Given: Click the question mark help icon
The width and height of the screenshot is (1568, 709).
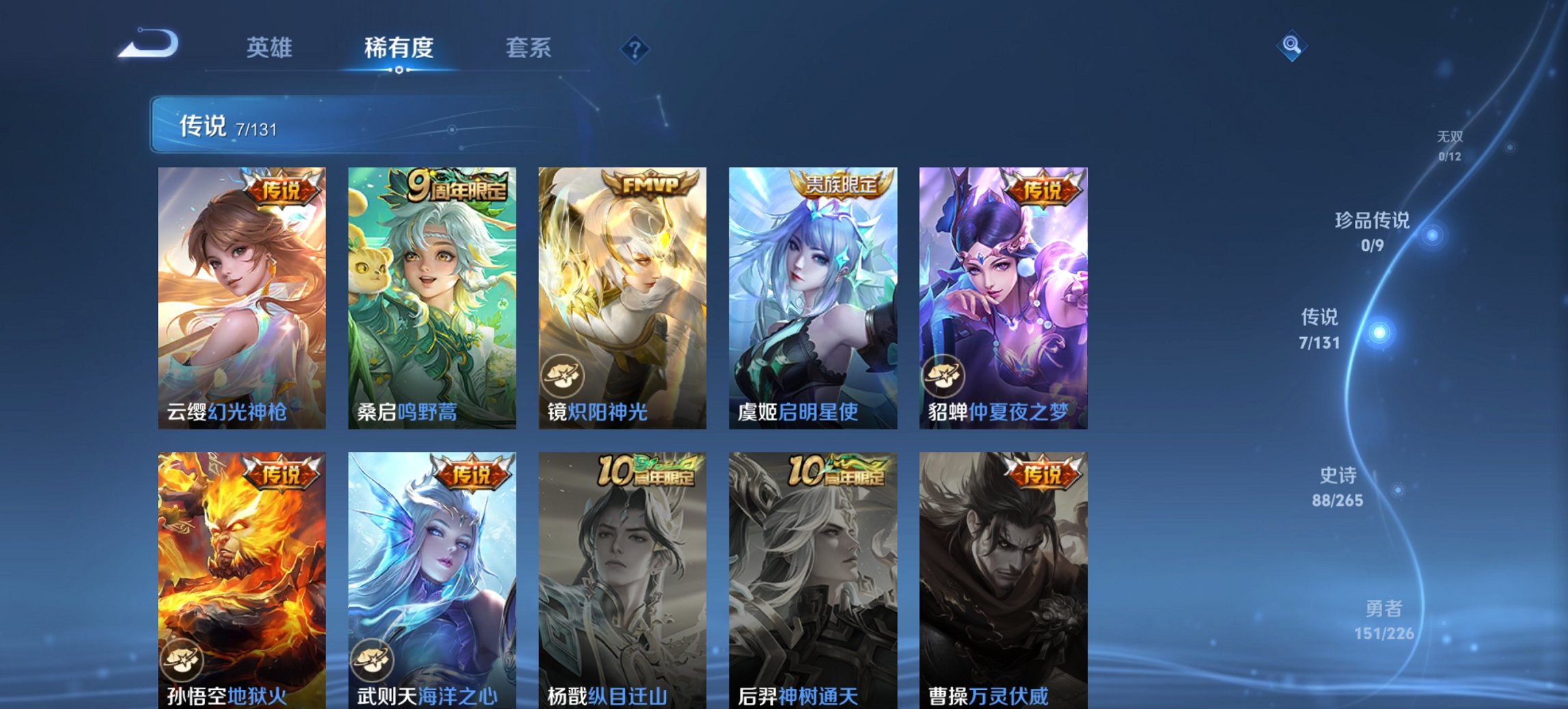Looking at the screenshot, I should [634, 47].
